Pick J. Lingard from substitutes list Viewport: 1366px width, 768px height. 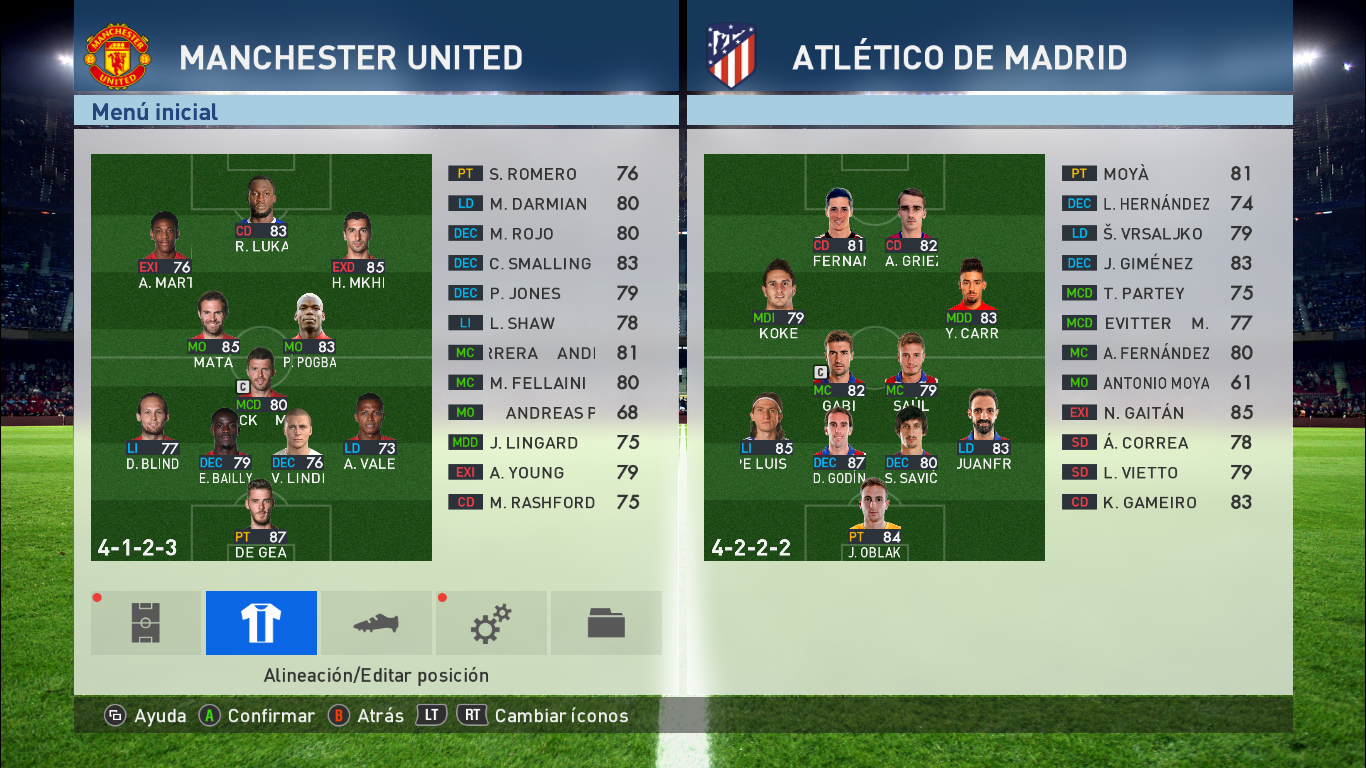[x=543, y=443]
